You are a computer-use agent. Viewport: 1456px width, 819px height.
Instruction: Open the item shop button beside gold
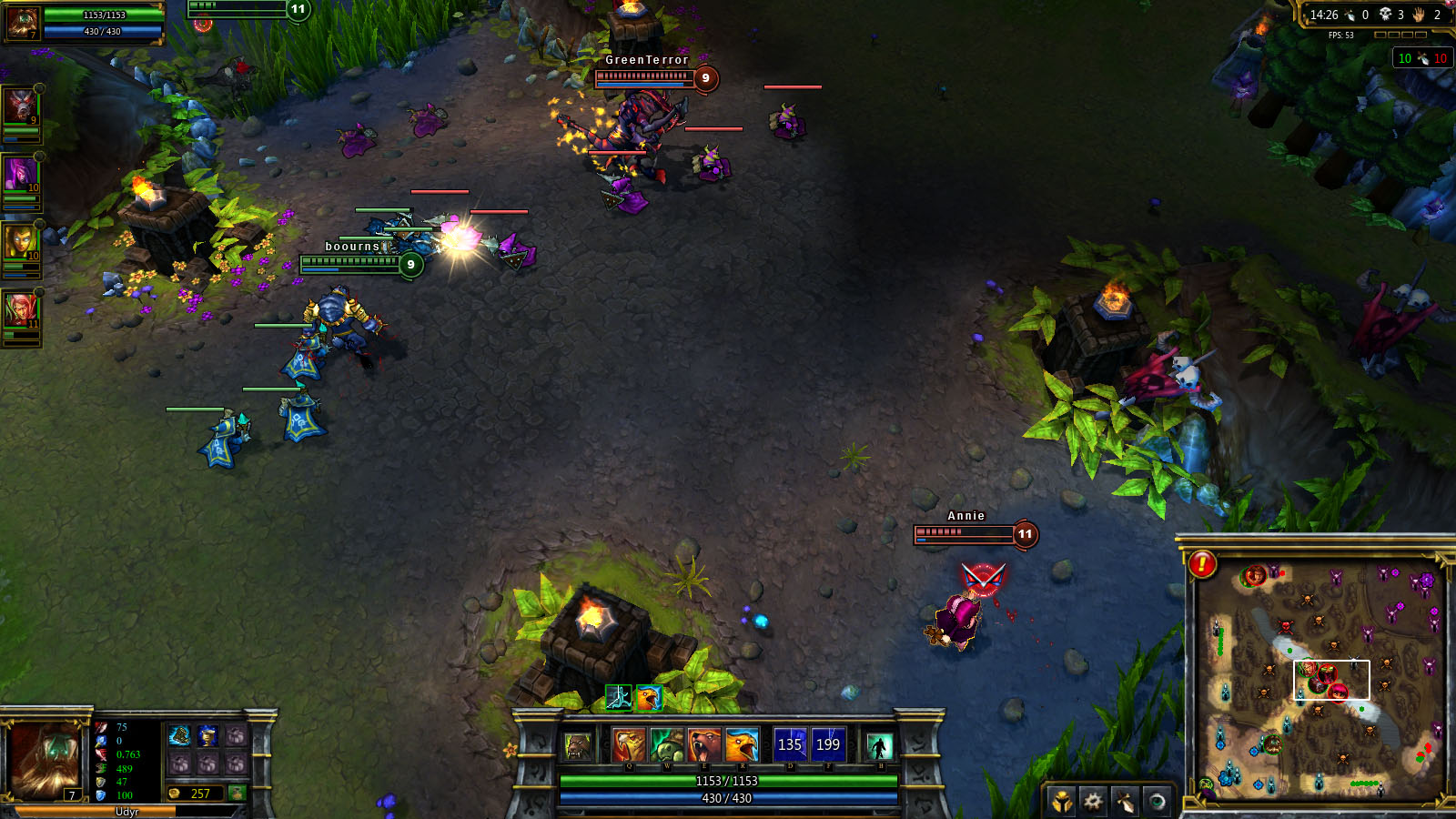238,794
